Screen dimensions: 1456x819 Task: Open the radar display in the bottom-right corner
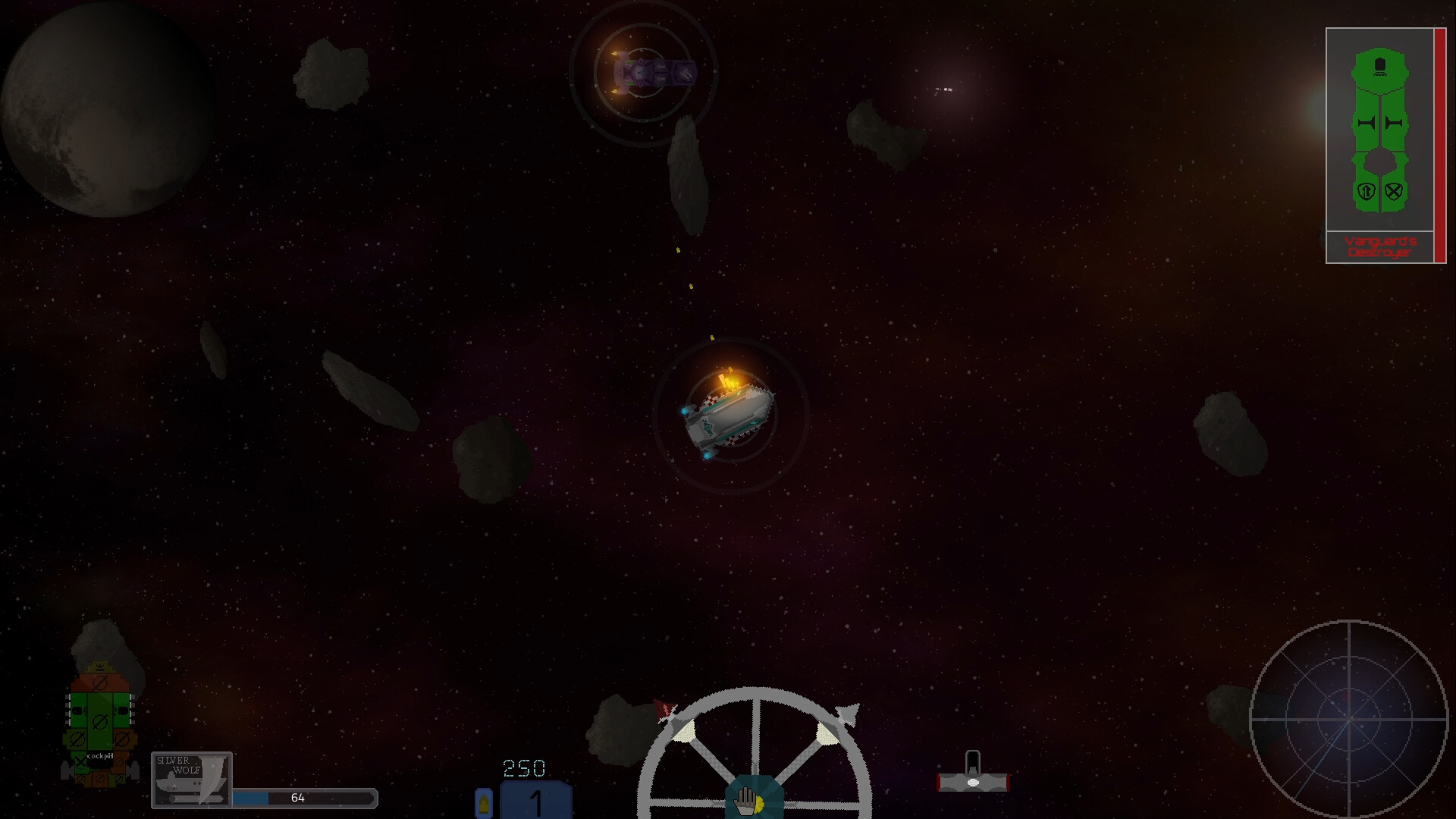tap(1350, 720)
